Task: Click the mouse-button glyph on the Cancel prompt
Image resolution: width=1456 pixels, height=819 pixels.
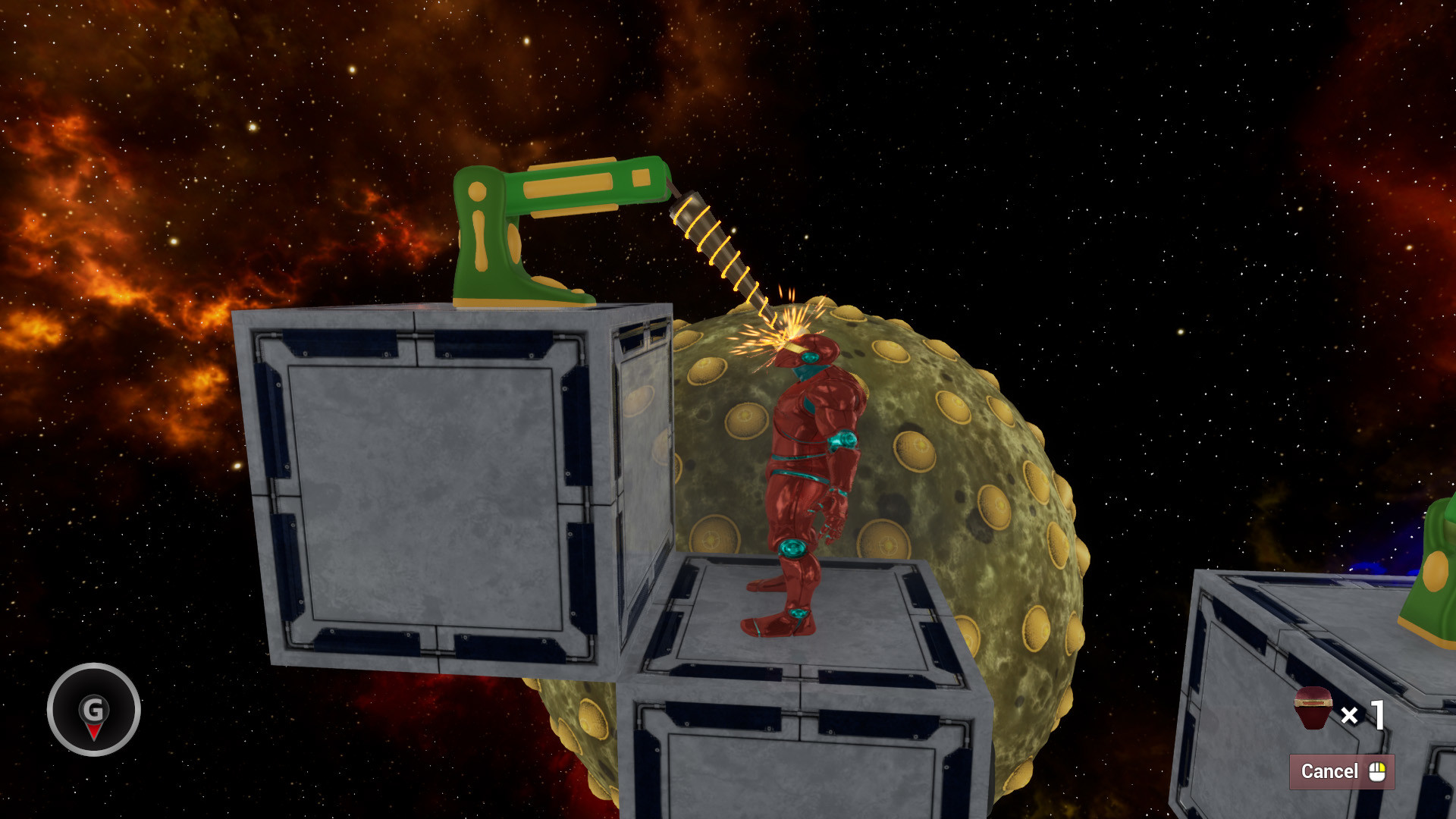Action: tap(1376, 772)
